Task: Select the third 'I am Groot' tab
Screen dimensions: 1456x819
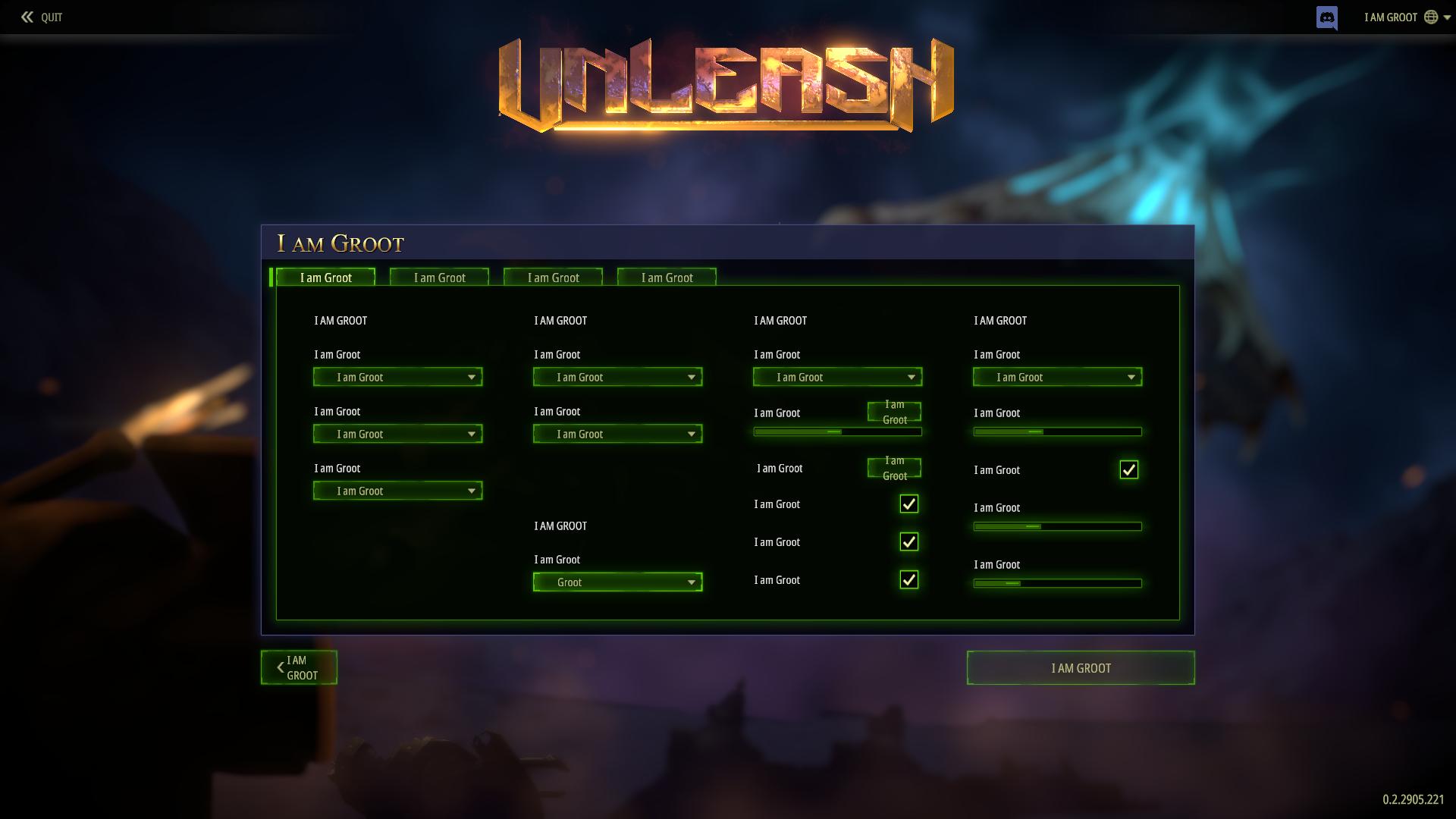Action: 553,278
